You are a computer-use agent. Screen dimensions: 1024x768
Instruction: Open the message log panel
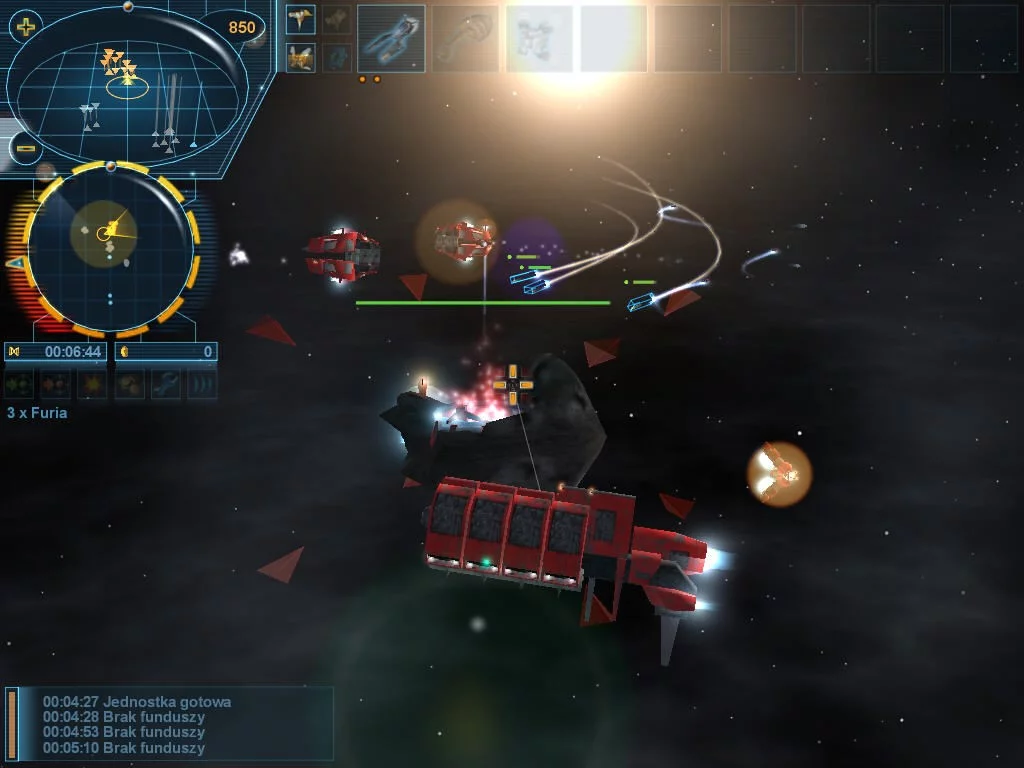tap(170, 724)
